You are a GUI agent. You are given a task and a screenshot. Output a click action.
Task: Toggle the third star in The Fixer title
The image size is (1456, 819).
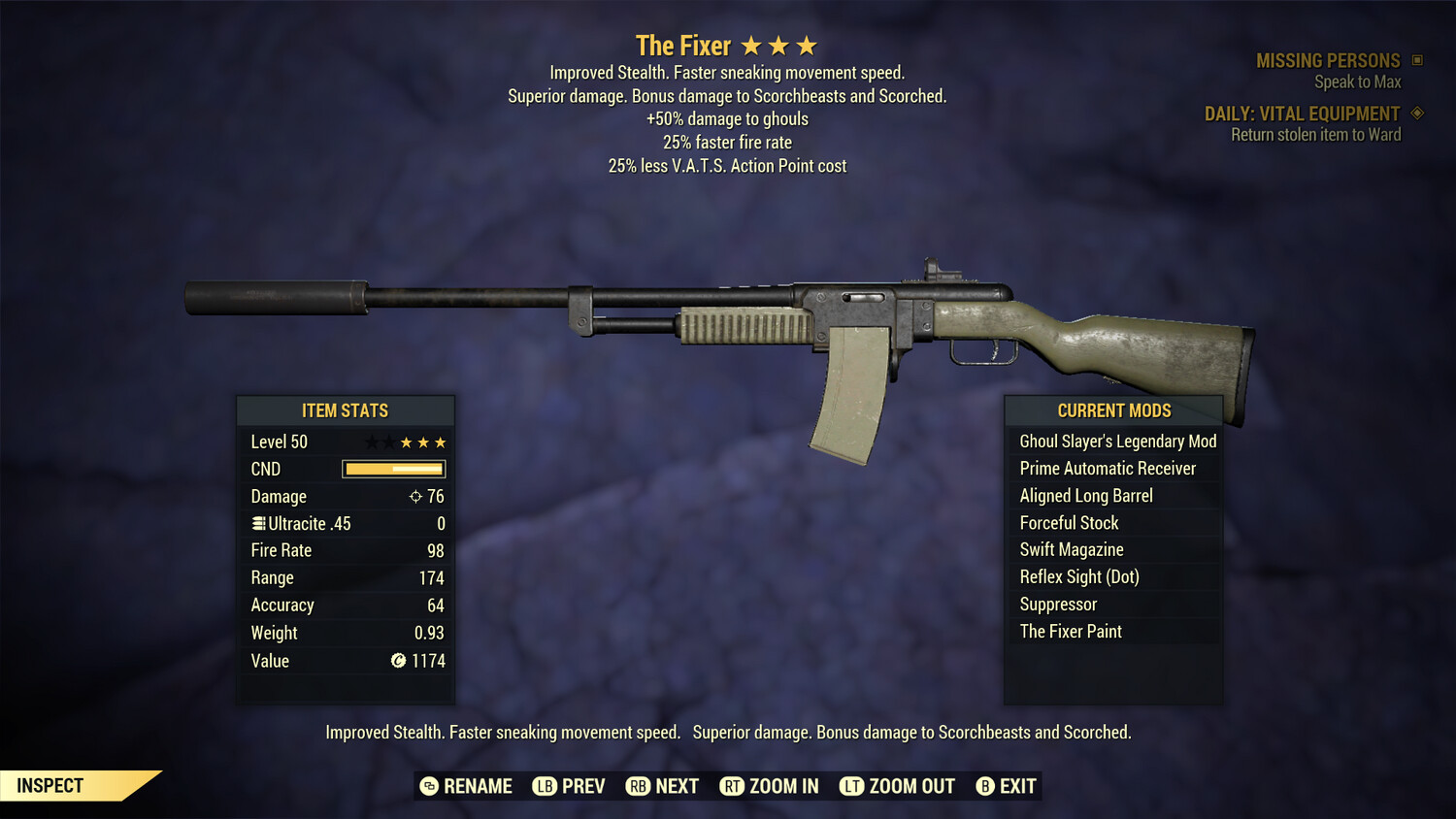(805, 45)
